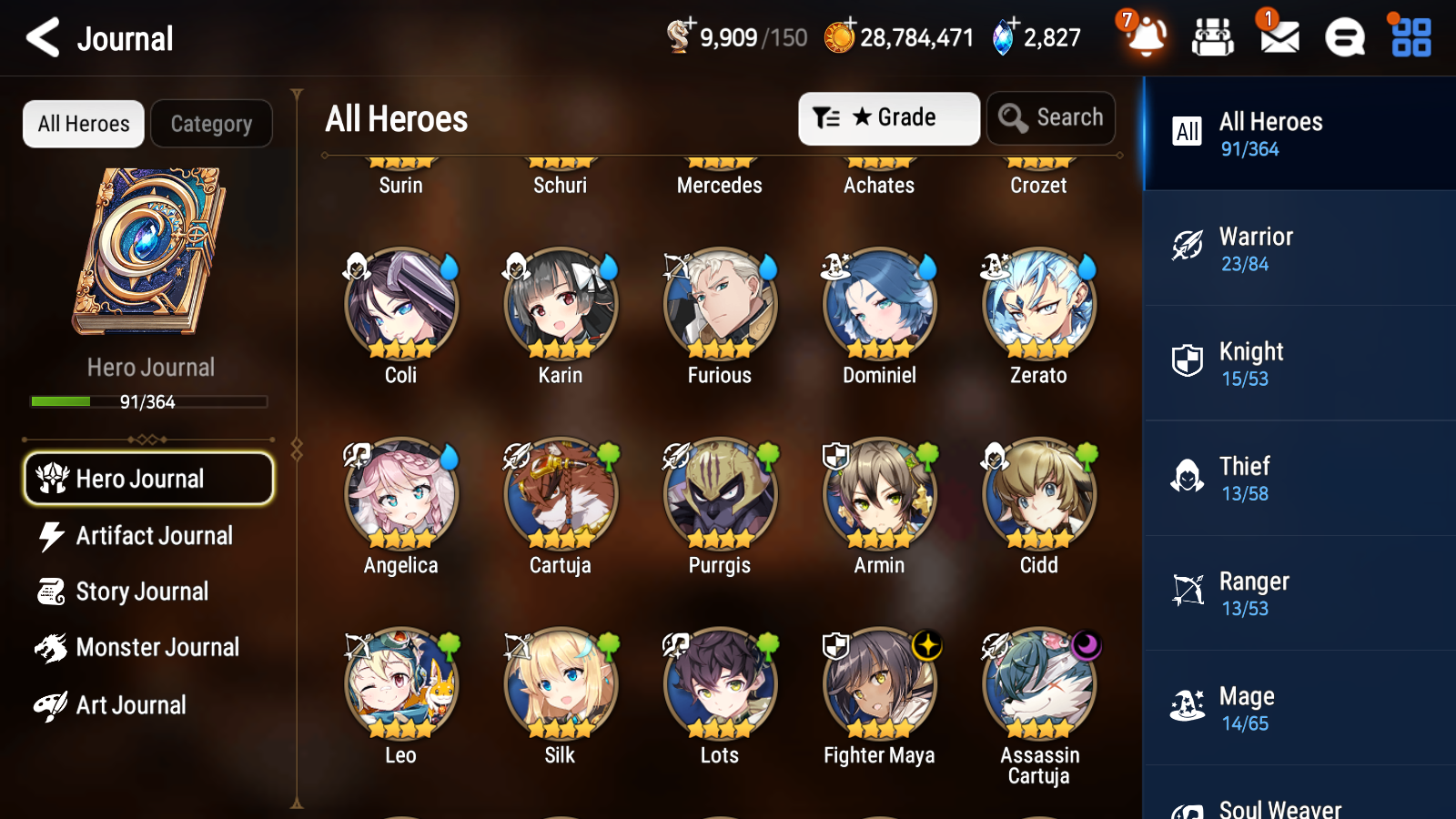This screenshot has width=1456, height=819.
Task: Enable the Thief class filter
Action: tap(1188, 476)
